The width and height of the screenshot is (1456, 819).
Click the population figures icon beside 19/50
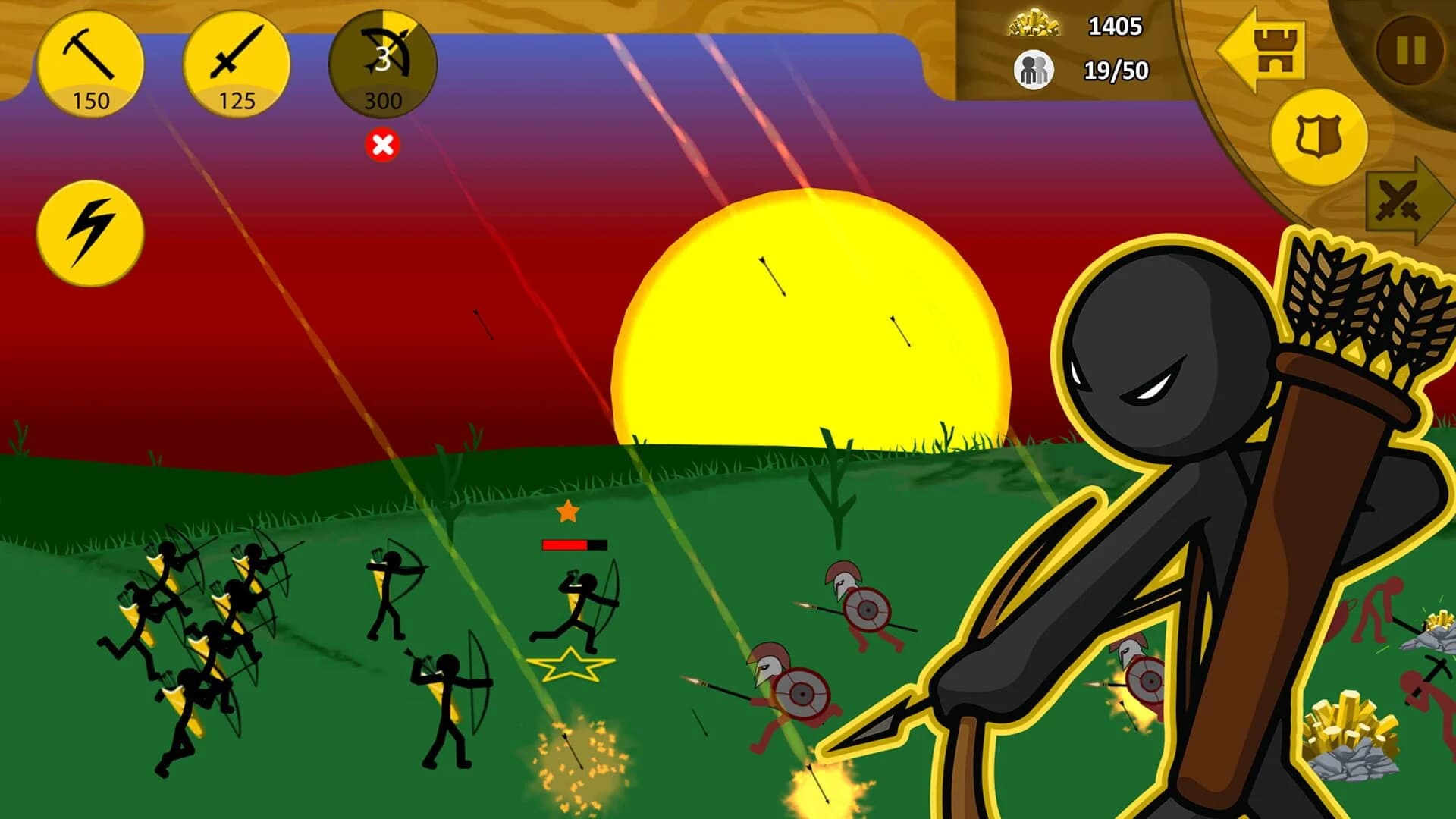1033,70
